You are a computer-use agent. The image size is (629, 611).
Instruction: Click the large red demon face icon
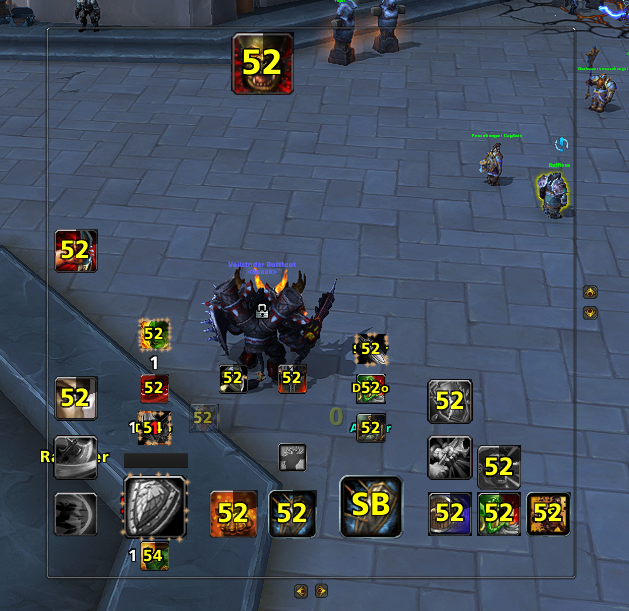[262, 63]
